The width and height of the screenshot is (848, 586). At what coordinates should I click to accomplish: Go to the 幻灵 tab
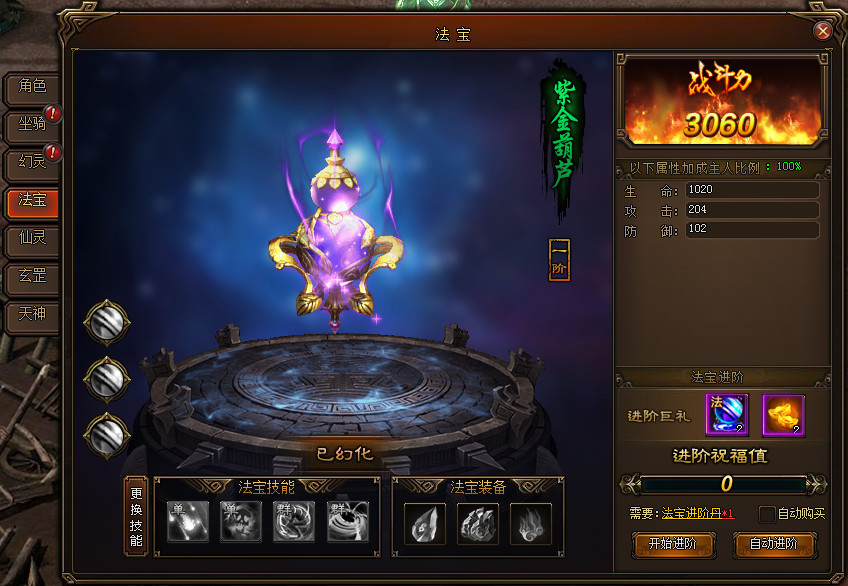pos(33,163)
